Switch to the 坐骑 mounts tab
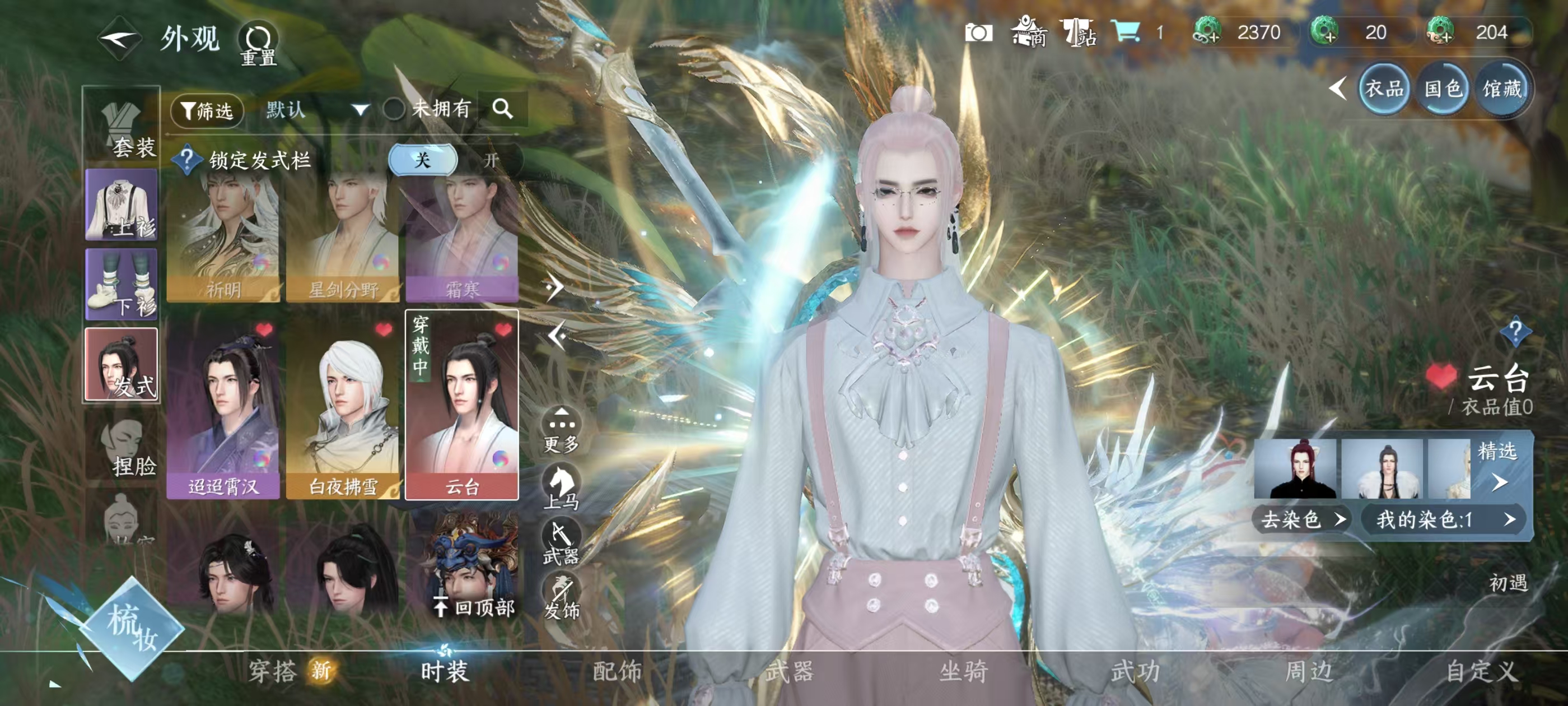 pyautogui.click(x=963, y=671)
